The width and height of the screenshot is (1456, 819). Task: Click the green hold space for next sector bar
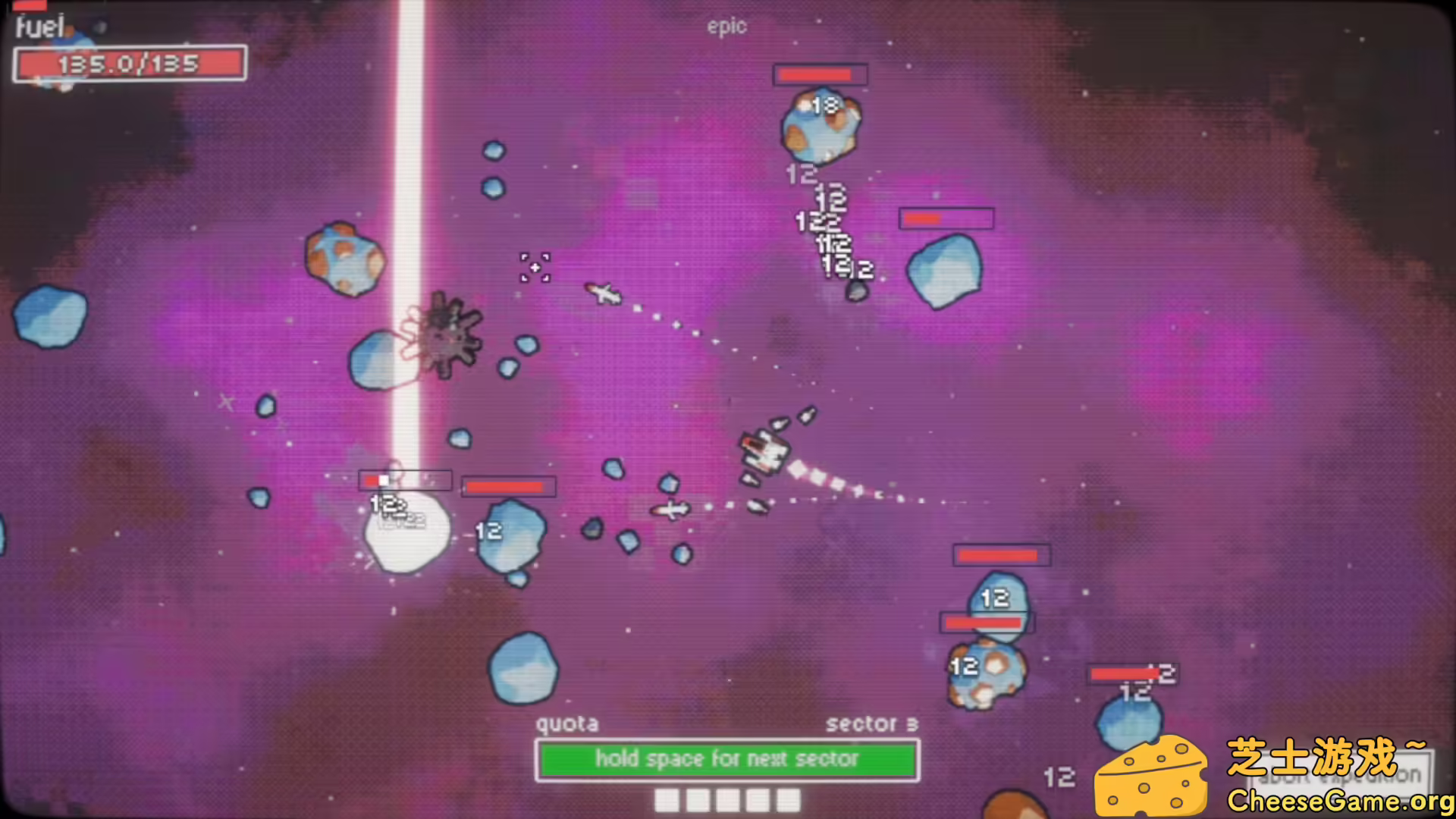click(726, 759)
